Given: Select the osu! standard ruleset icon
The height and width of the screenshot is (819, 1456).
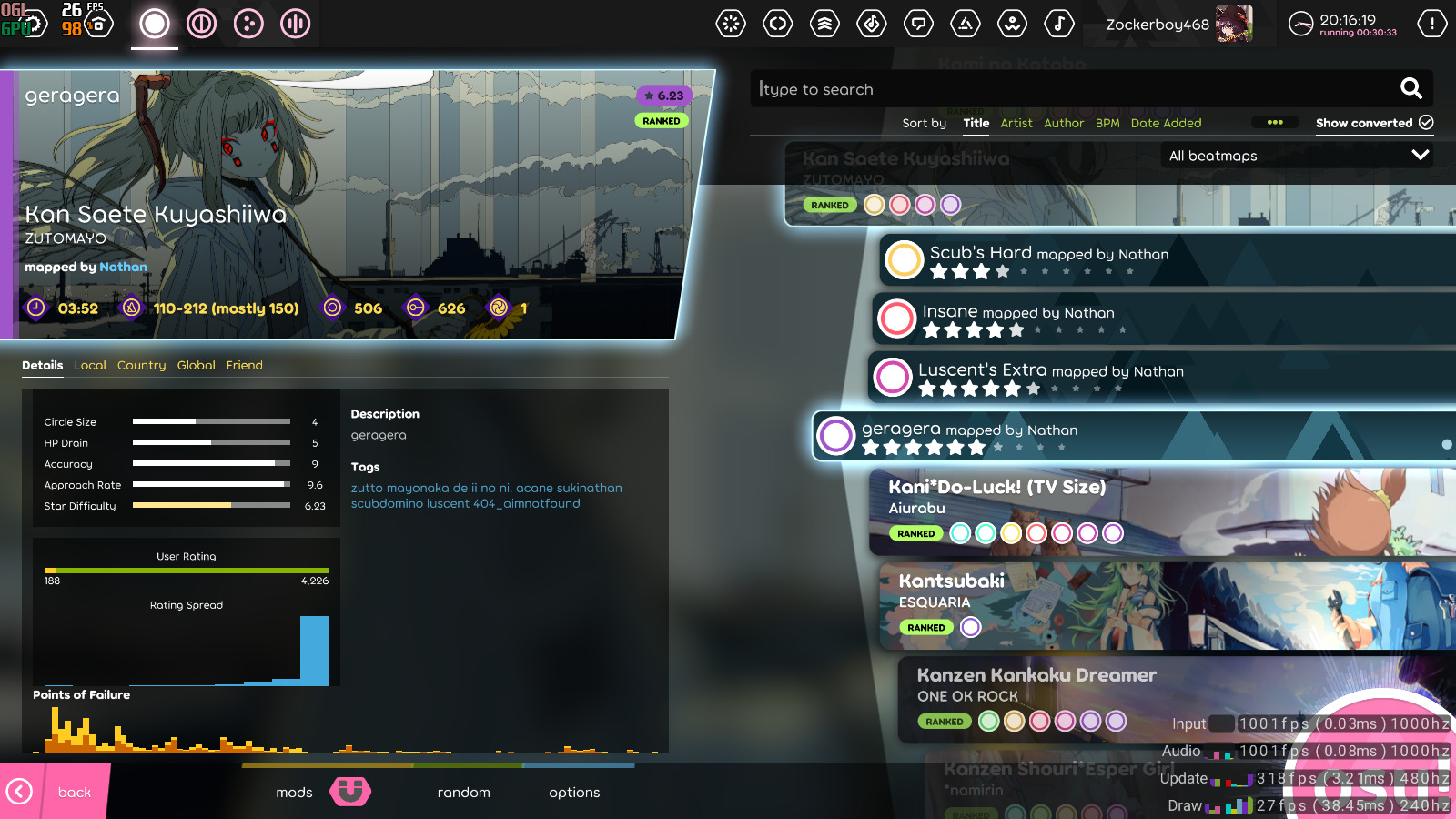Looking at the screenshot, I should pyautogui.click(x=155, y=25).
